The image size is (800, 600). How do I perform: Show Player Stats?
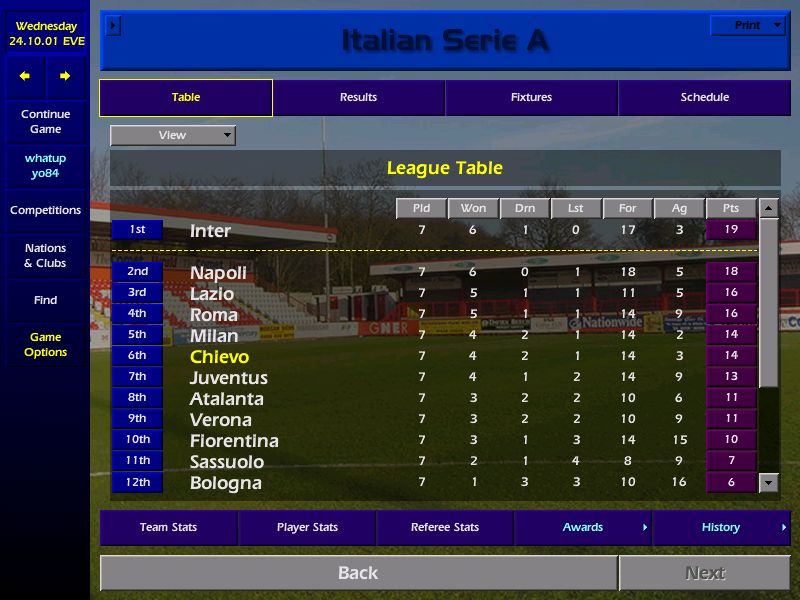pos(307,527)
